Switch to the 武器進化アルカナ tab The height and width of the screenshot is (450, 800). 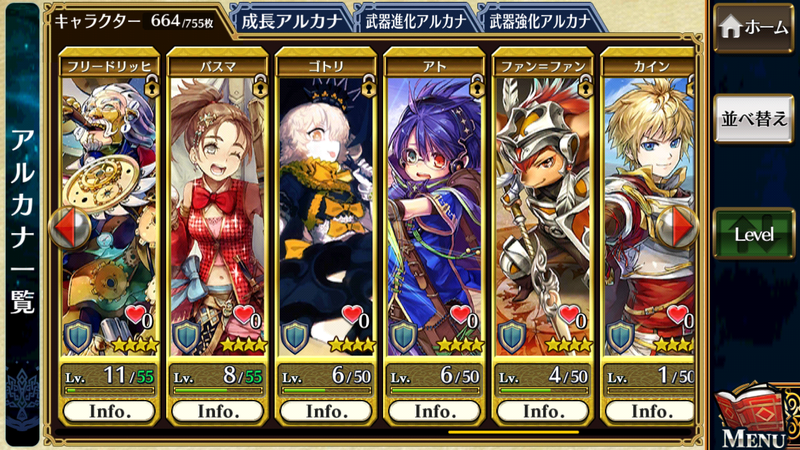click(413, 17)
